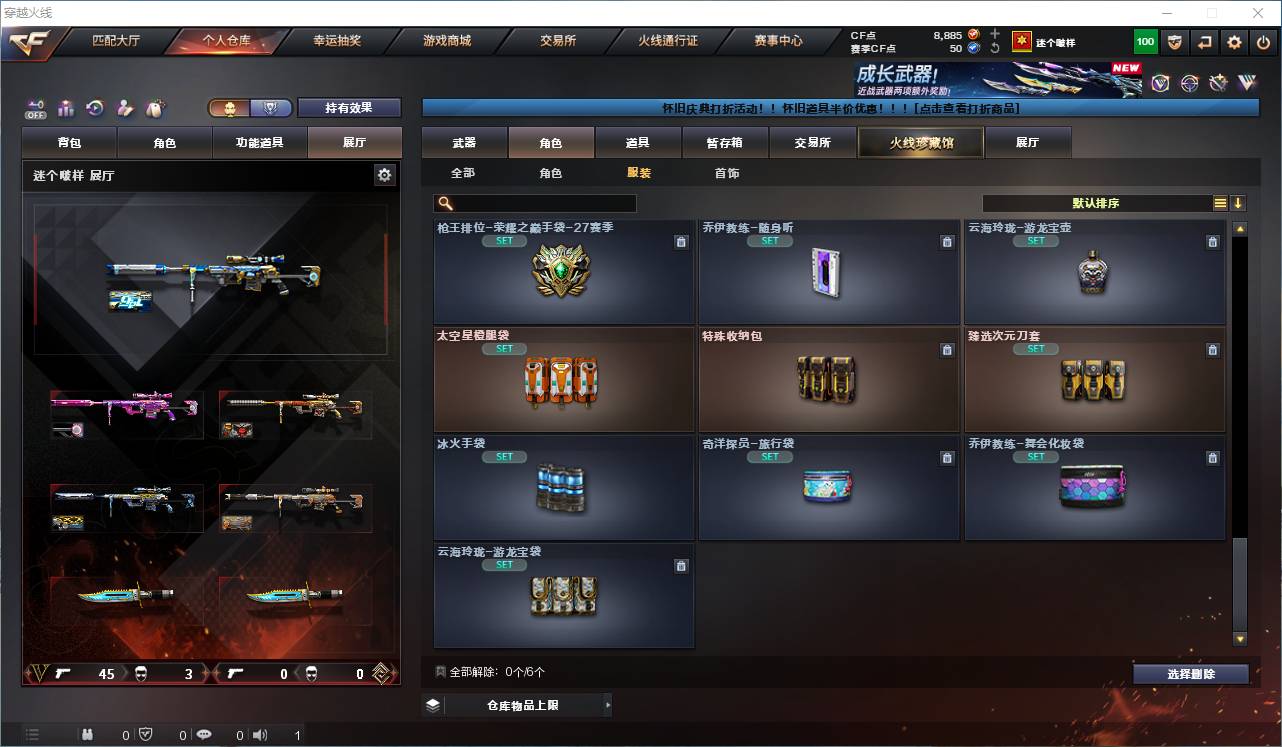This screenshot has height=747, width=1282.
Task: Open the game Settings gear icon
Action: coord(1233,42)
